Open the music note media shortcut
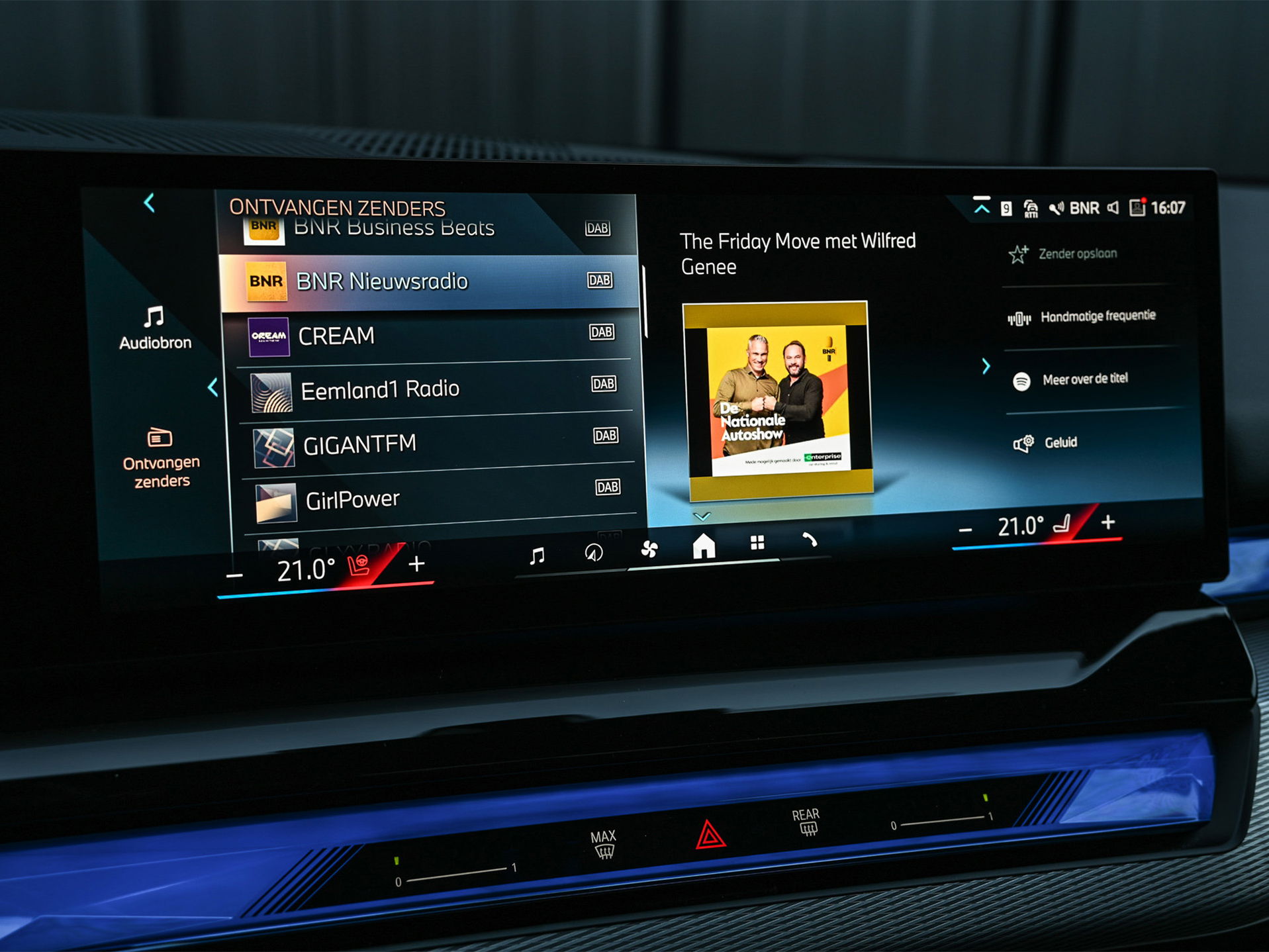Screen dimensions: 1269x952 pyautogui.click(x=538, y=555)
